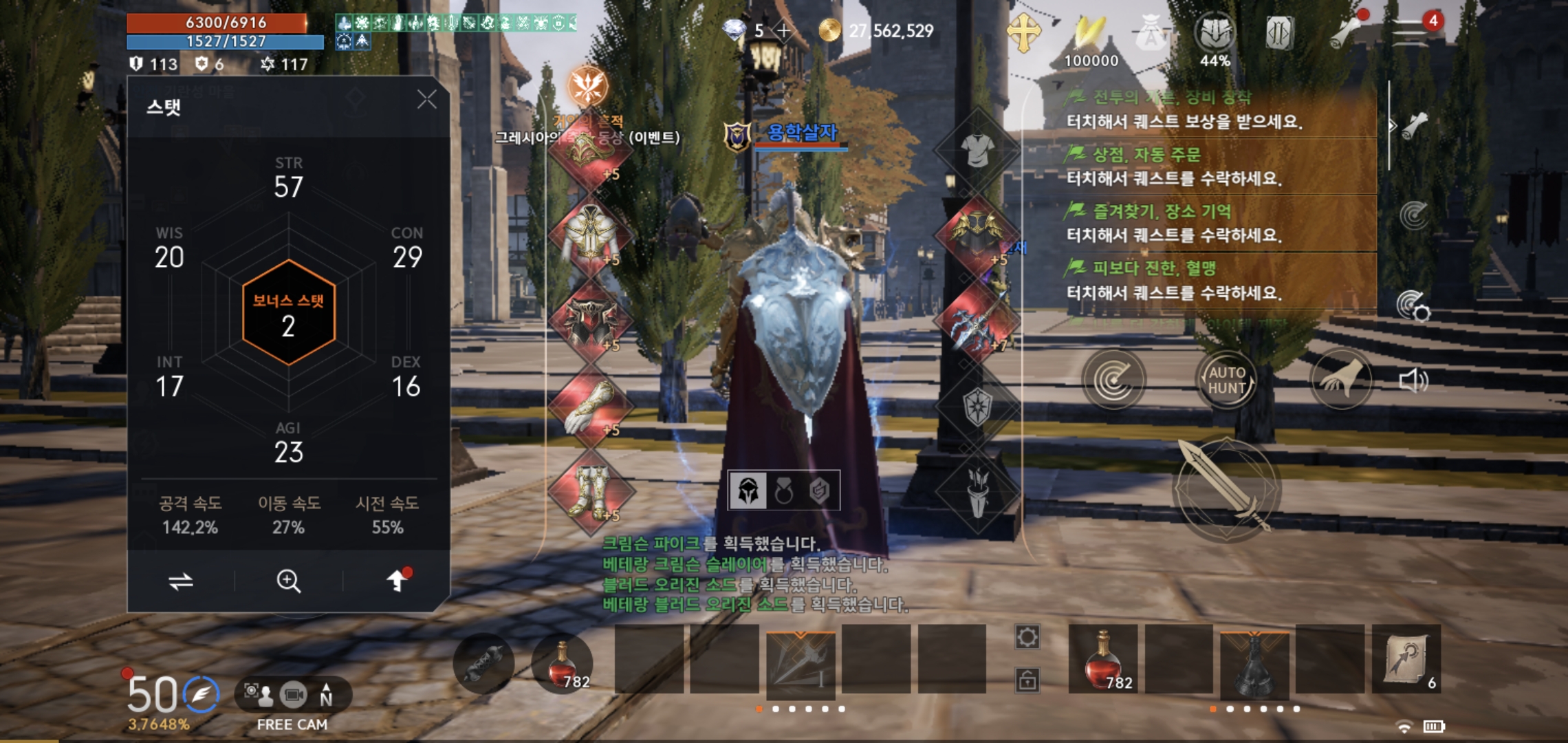1568x743 pixels.
Task: Toggle the FREE CAM camera mode
Action: pyautogui.click(x=293, y=696)
